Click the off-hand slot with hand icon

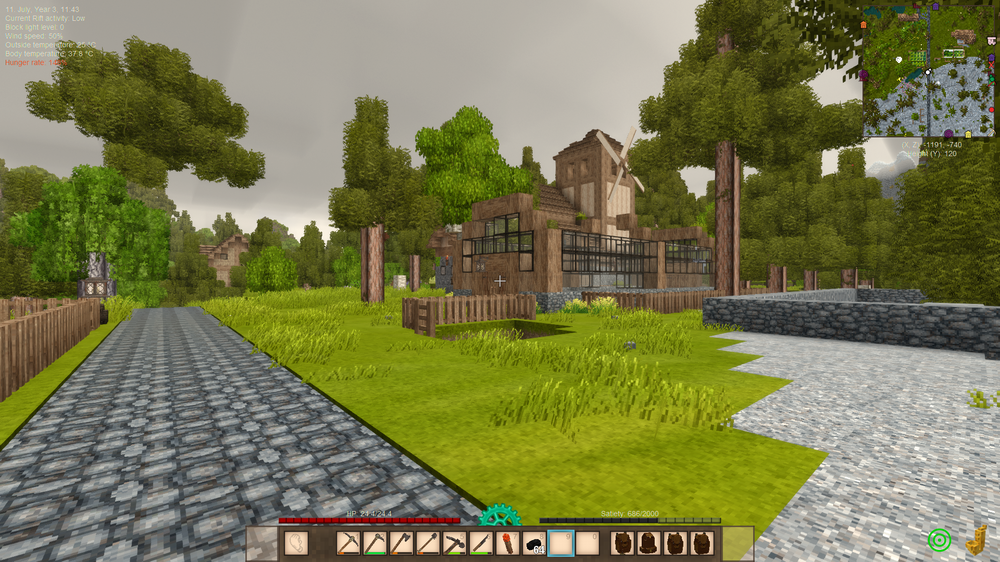[x=297, y=543]
